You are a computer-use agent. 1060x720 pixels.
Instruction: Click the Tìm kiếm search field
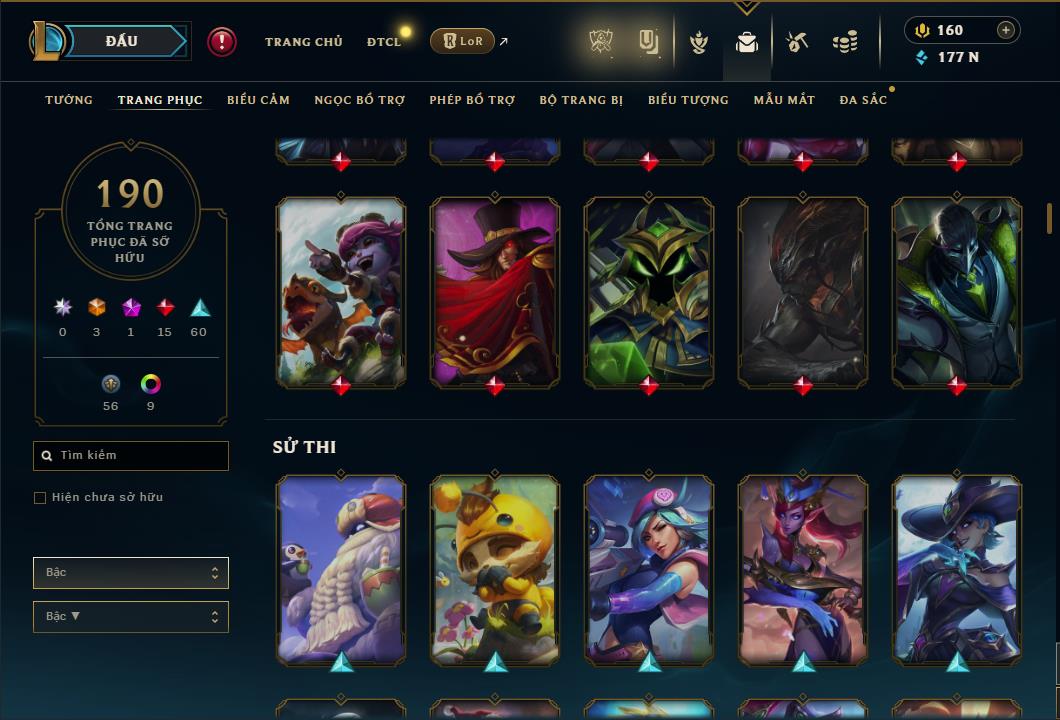(131, 456)
